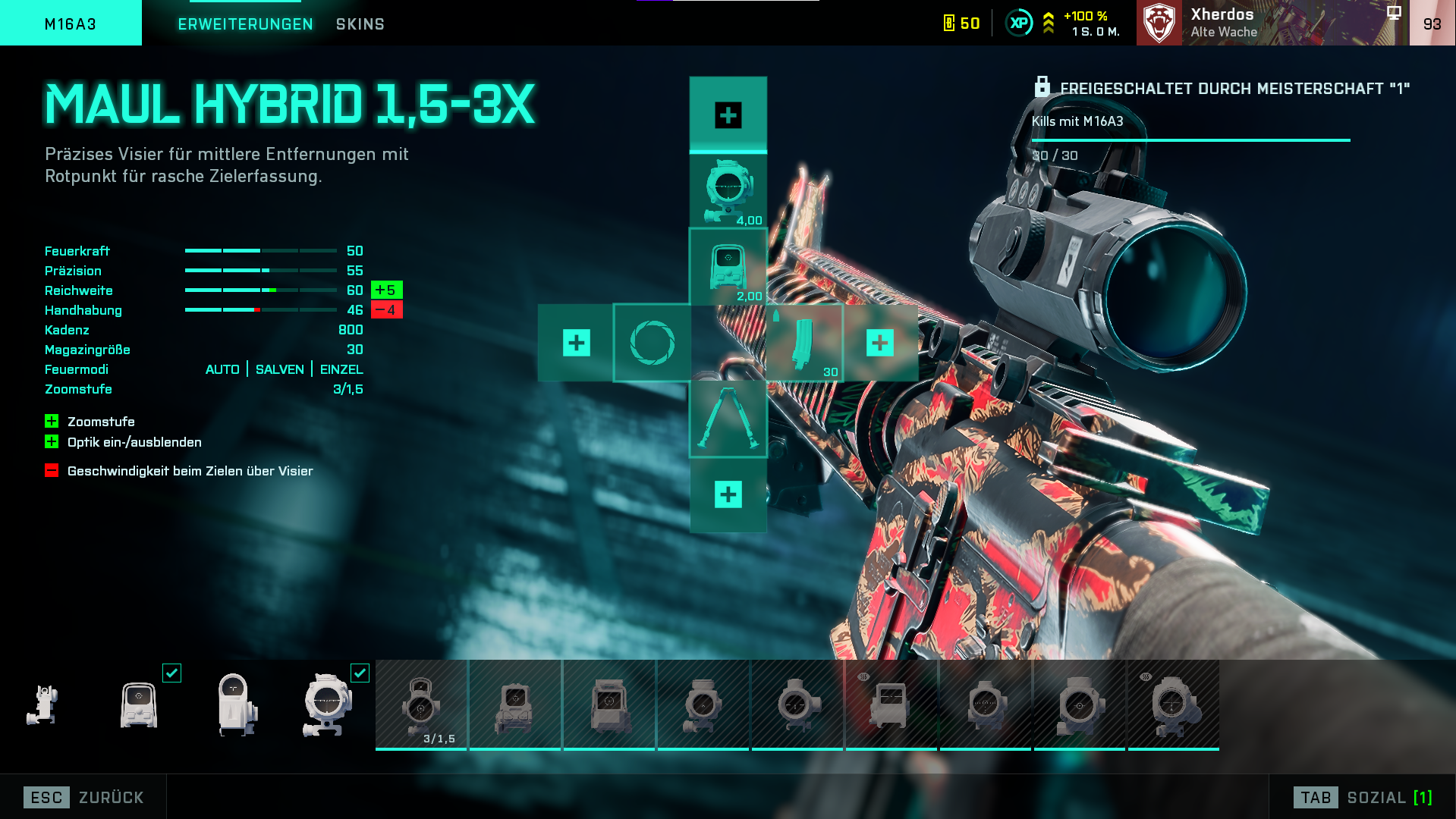Click the Xherdos player profile card
Viewport: 1456px width, 819px height.
pyautogui.click(x=1252, y=22)
